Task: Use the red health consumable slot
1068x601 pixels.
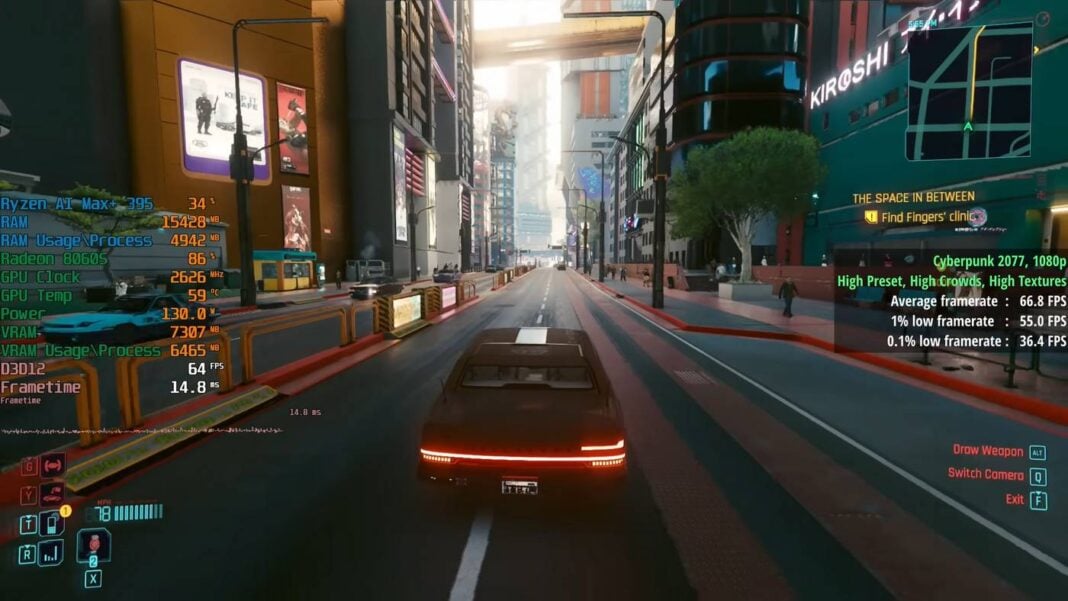Action: pyautogui.click(x=93, y=545)
